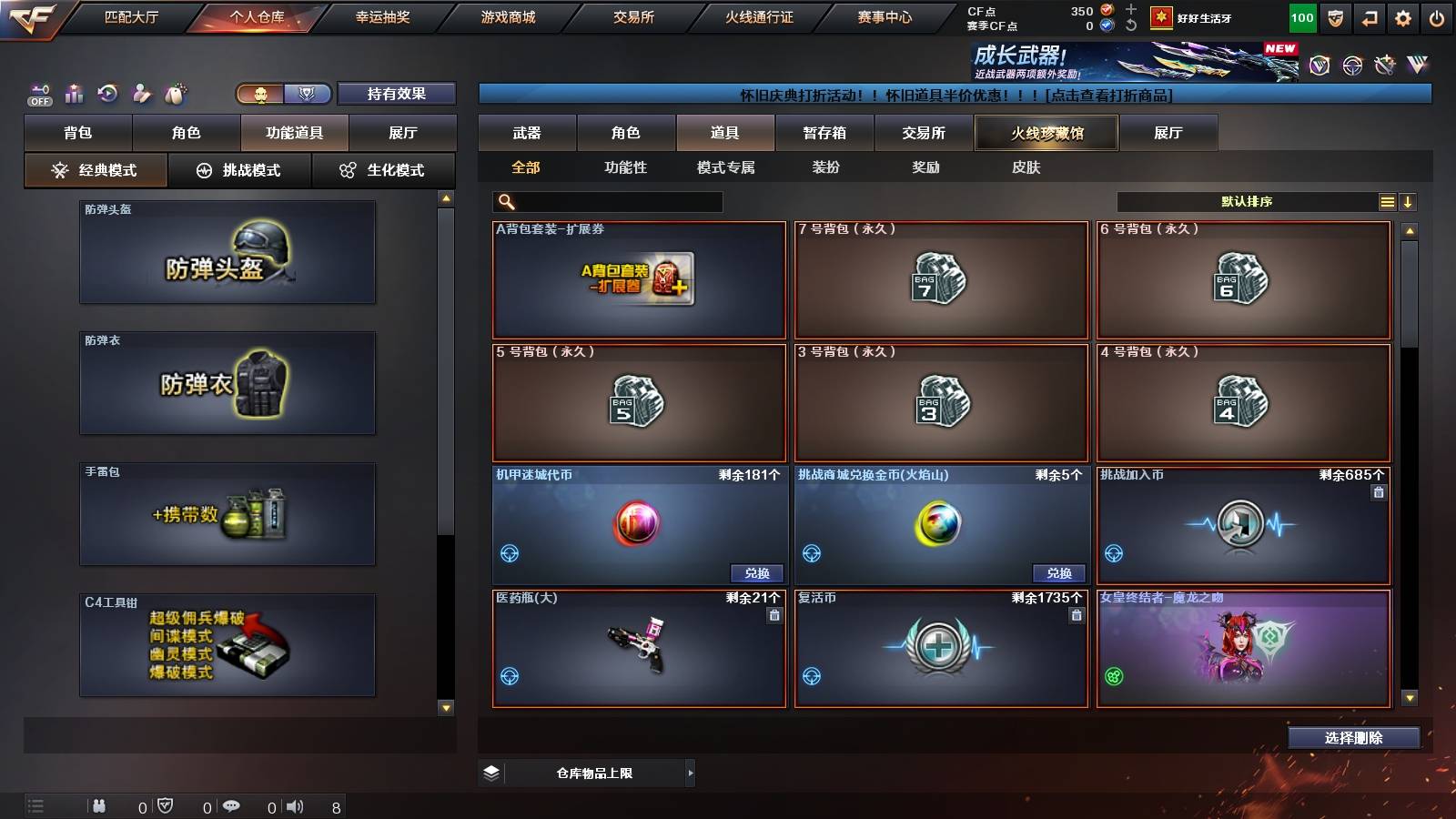Screen dimensions: 1456x819
Task: Open the 游戏商城 menu at the top
Action: tap(506, 16)
